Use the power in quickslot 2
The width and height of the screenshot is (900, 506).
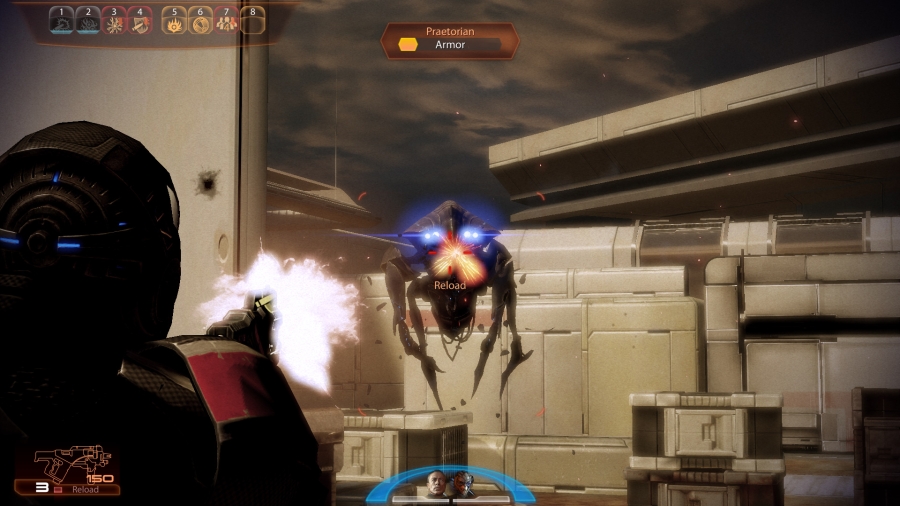[x=88, y=22]
